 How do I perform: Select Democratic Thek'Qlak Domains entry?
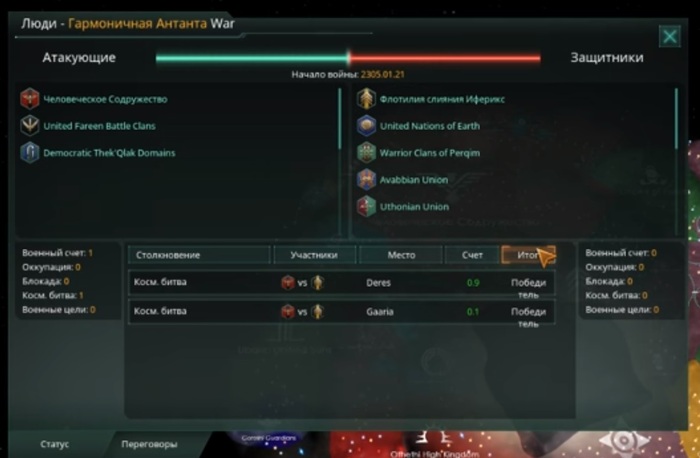109,153
